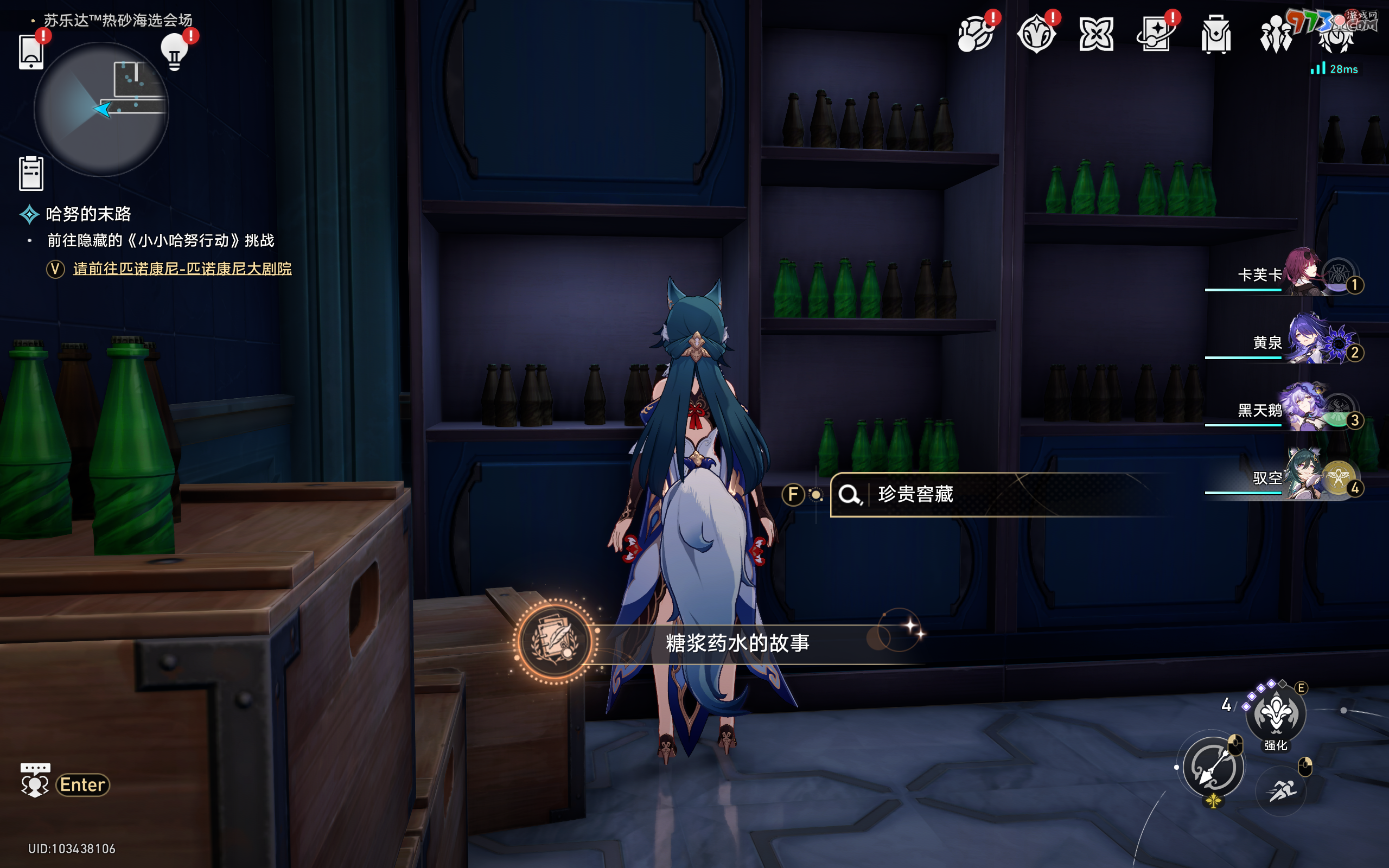
Task: Follow the 请前往匹诺康尼 quest navigation link
Action: [182, 269]
